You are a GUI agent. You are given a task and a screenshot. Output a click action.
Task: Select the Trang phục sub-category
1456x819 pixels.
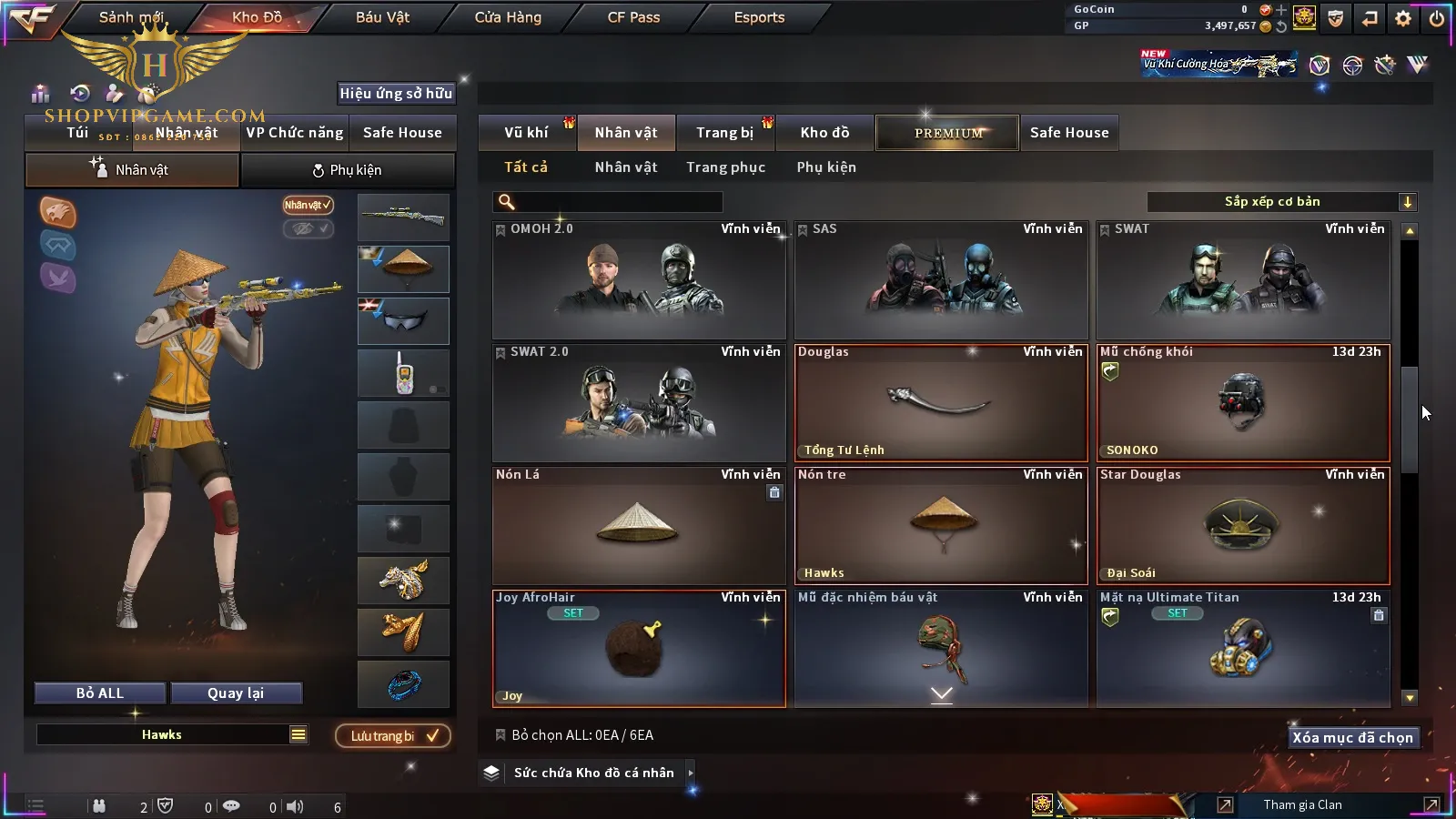tap(725, 167)
